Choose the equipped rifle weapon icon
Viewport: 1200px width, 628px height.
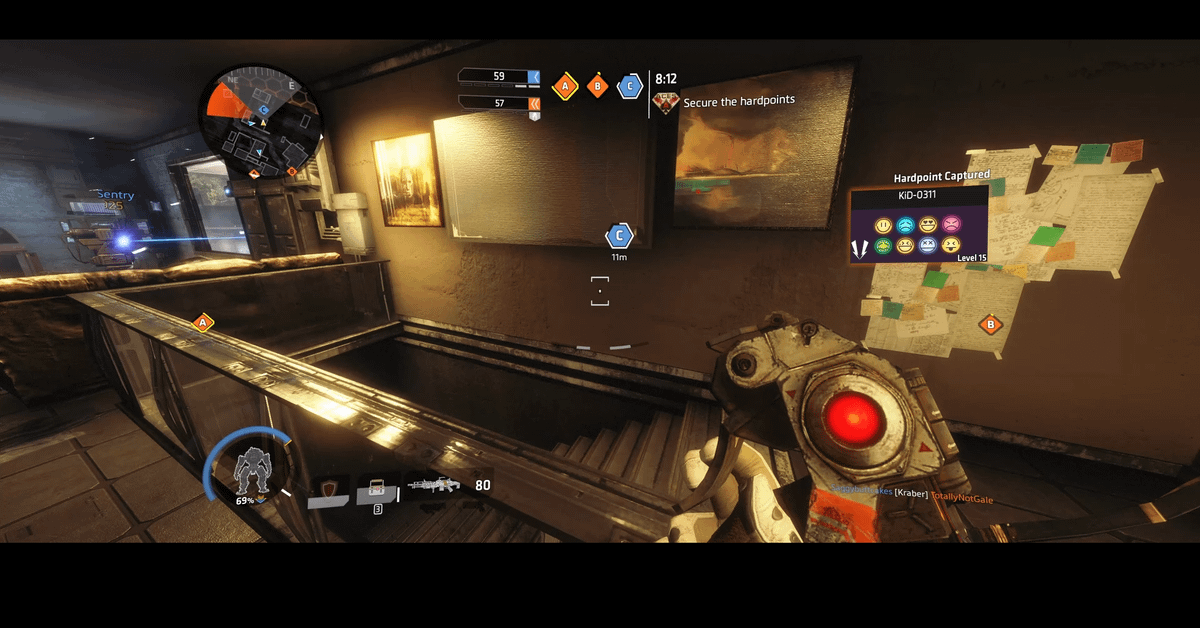[x=437, y=485]
